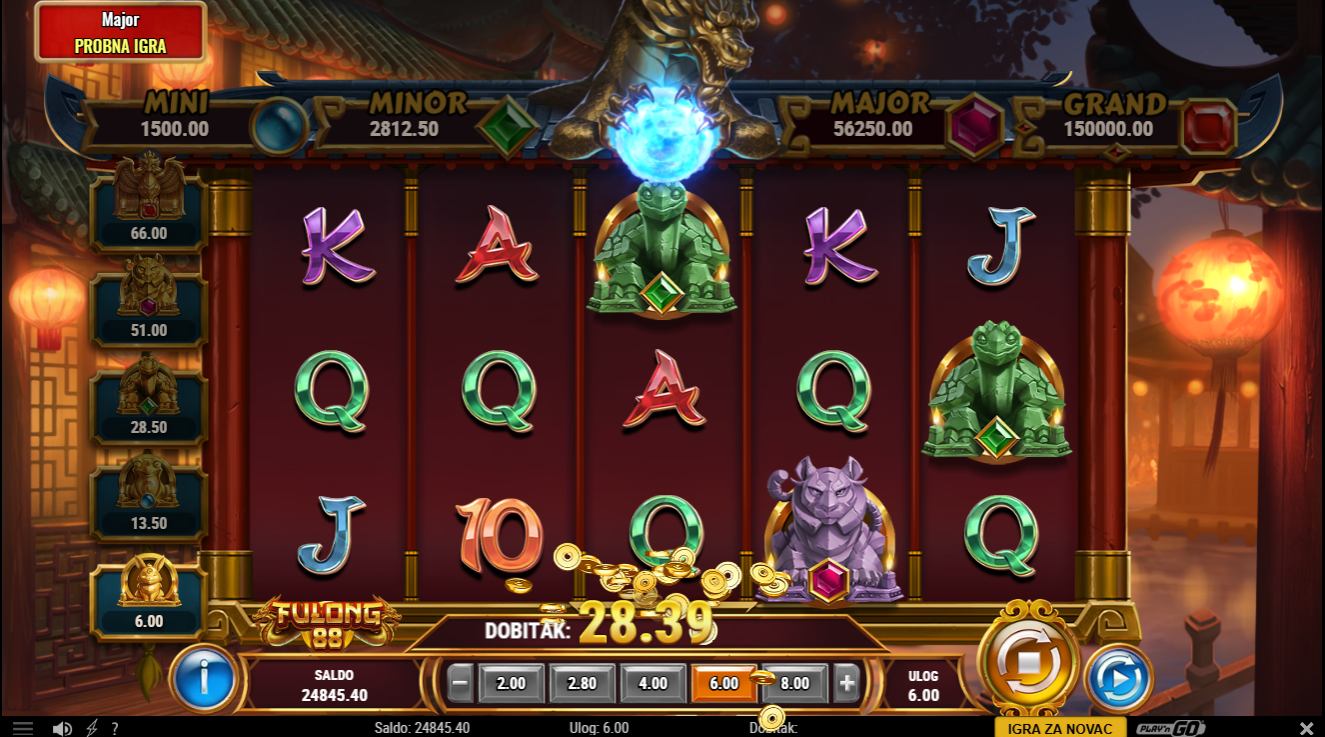Open help with the question mark icon
This screenshot has height=737, width=1325.
[x=115, y=728]
